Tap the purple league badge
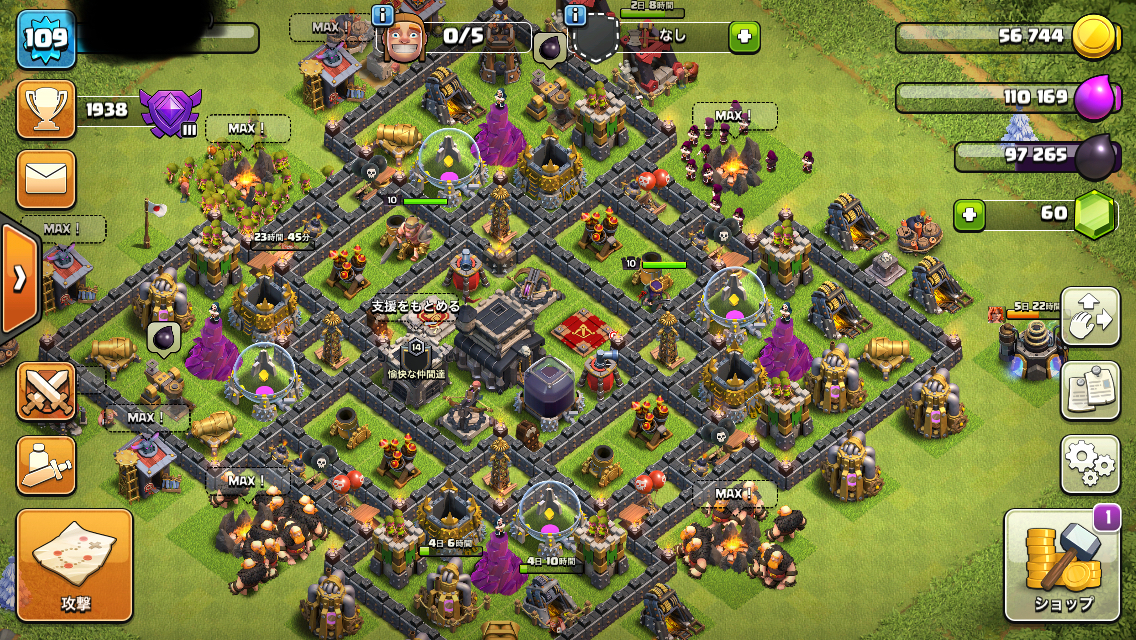Screen dimensions: 1136x640 (x=170, y=112)
